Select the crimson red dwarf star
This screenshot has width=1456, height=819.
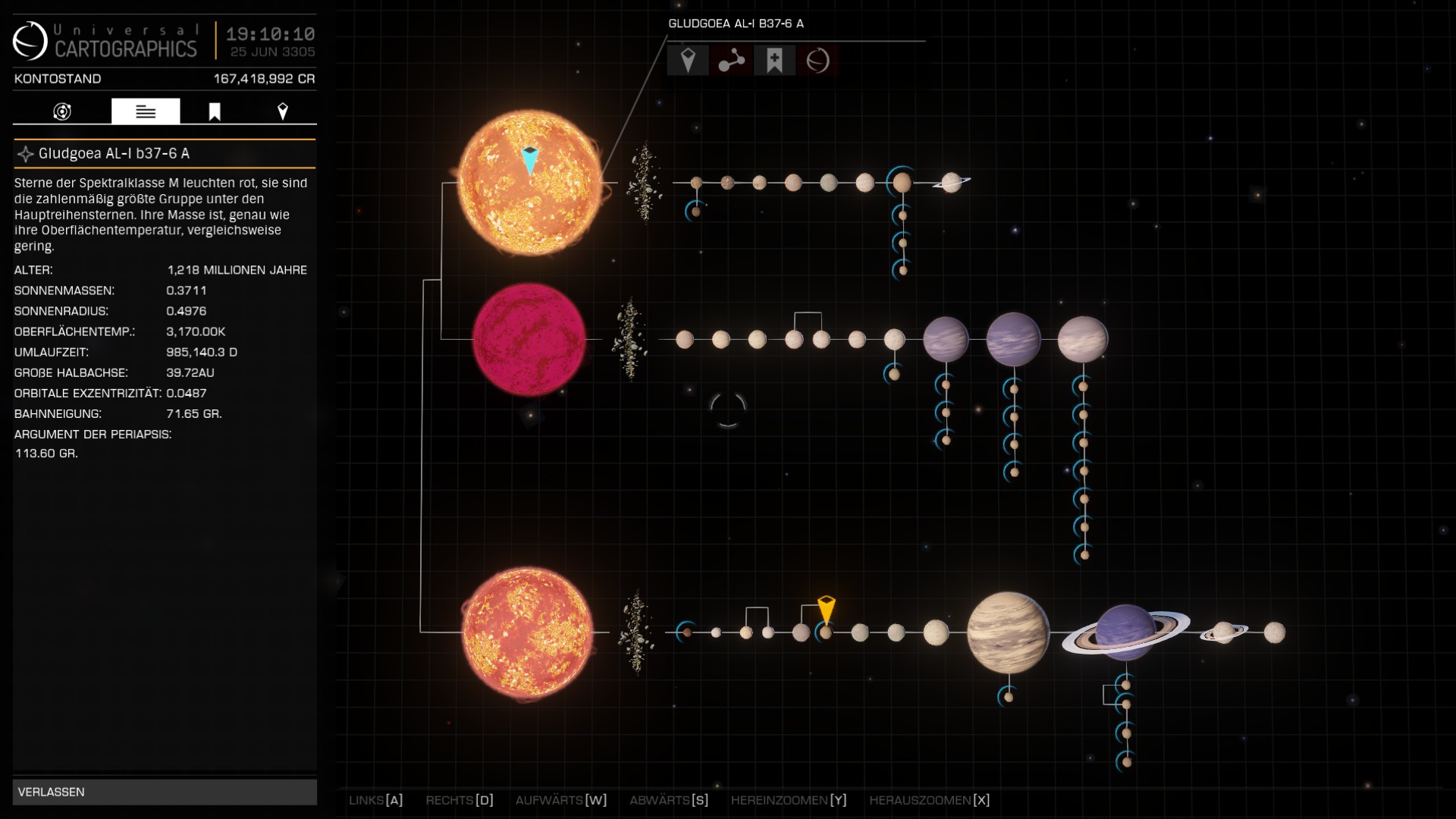pos(529,340)
